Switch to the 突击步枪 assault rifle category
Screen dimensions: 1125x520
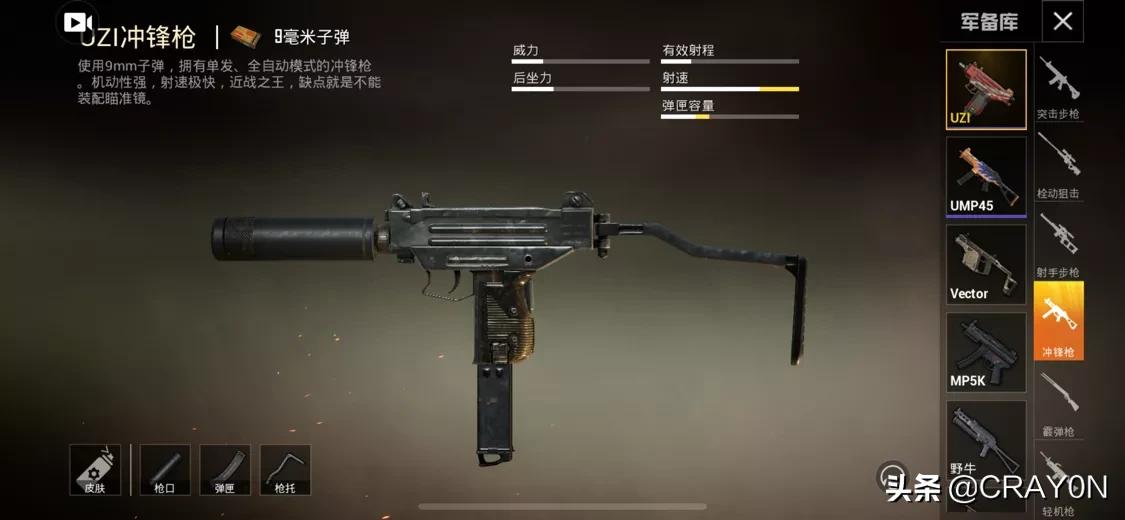pos(1058,87)
